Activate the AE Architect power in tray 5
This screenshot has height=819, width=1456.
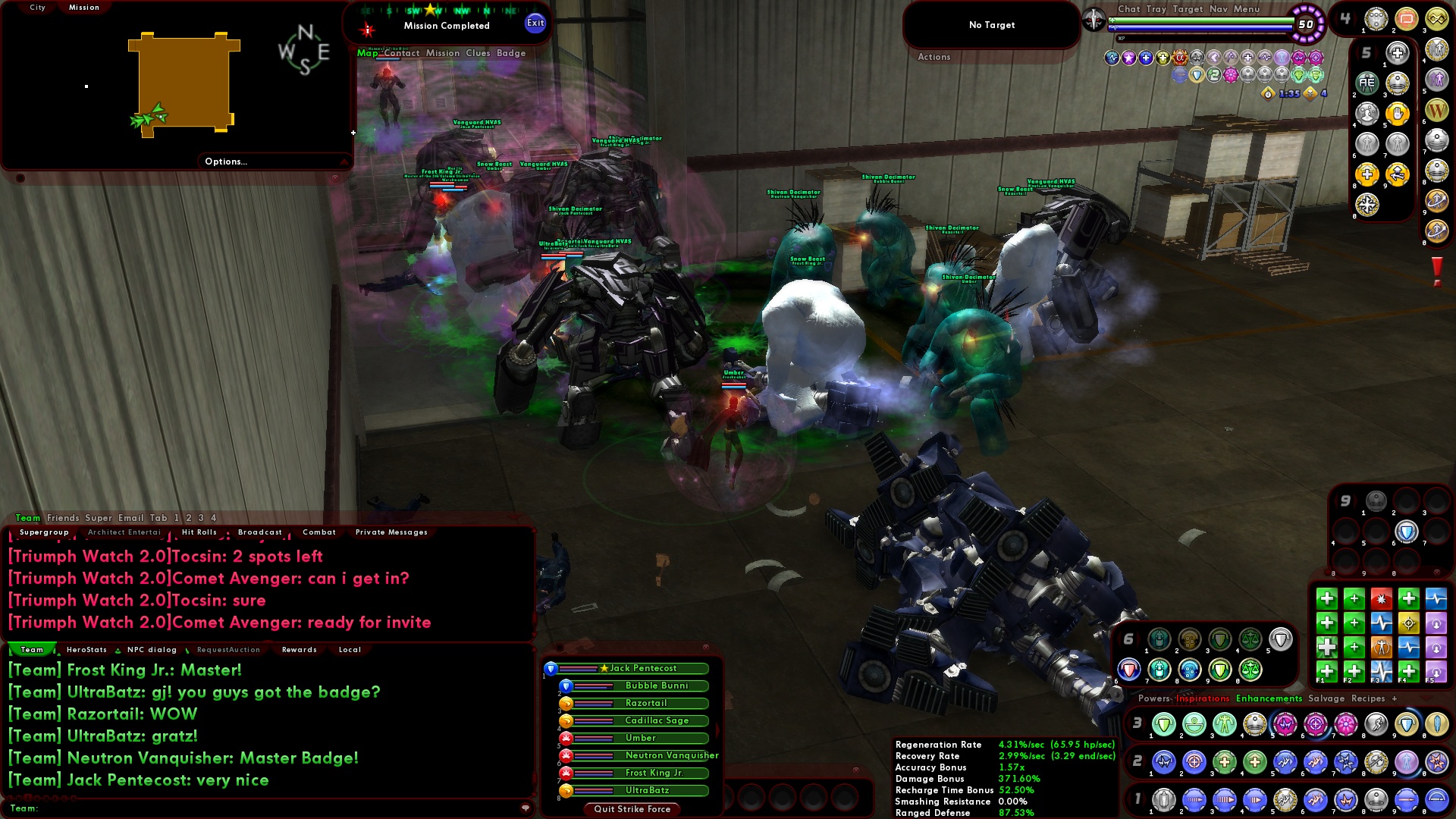tap(1366, 83)
